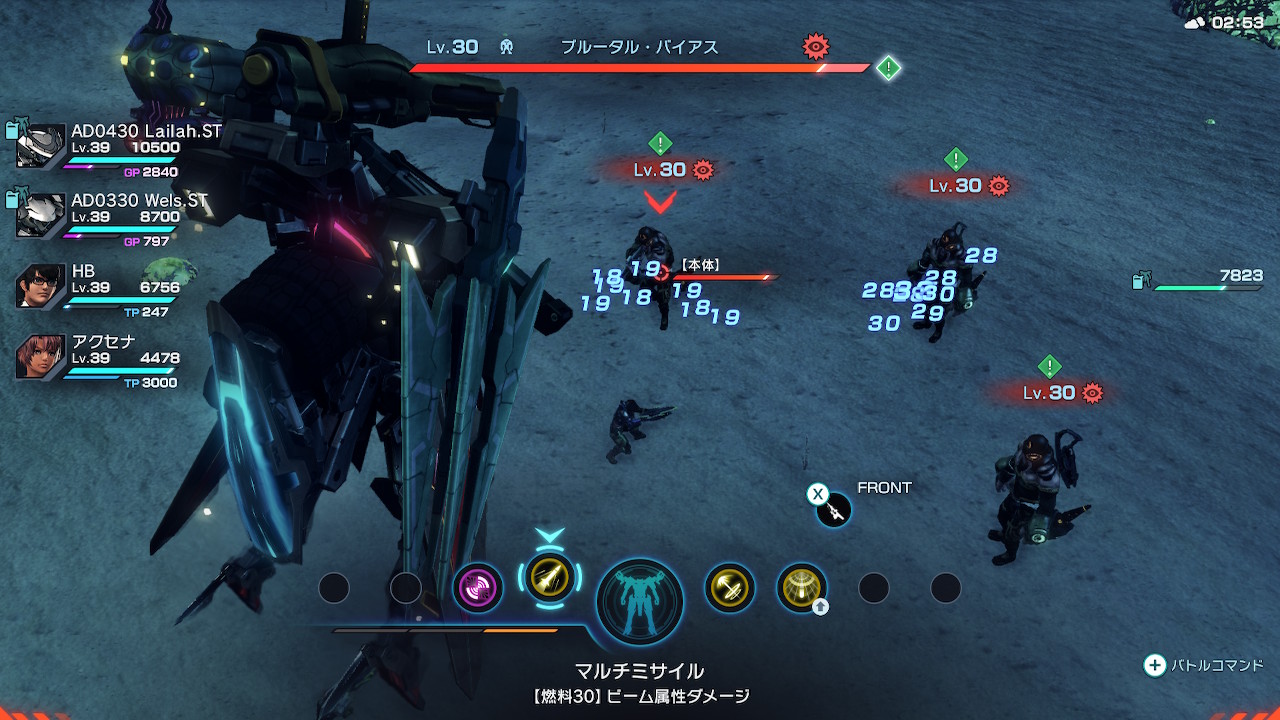1280x720 pixels.
Task: Open the バトルコマンド battle command menu
Action: coord(1204,665)
